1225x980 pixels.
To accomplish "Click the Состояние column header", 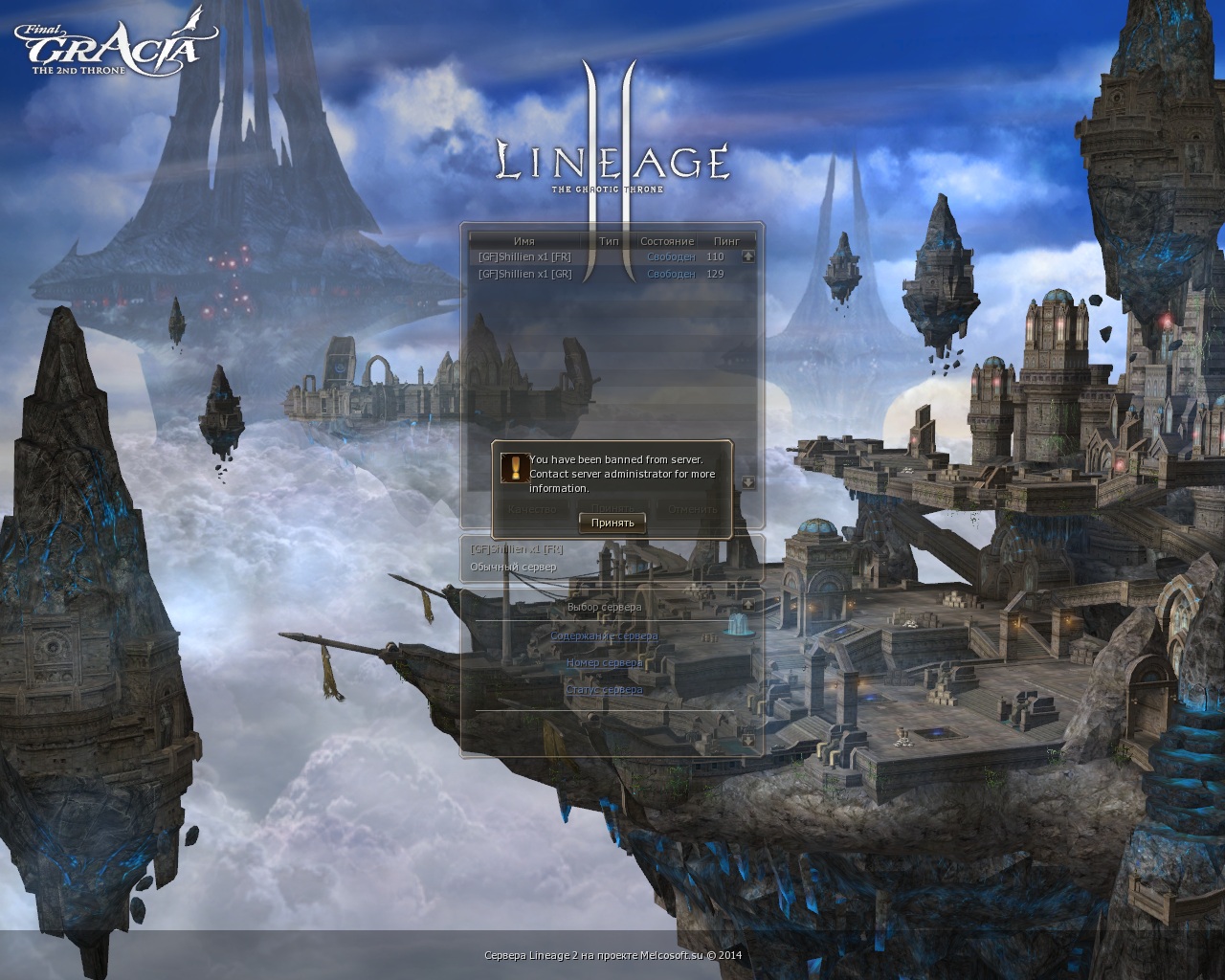I will (x=666, y=241).
